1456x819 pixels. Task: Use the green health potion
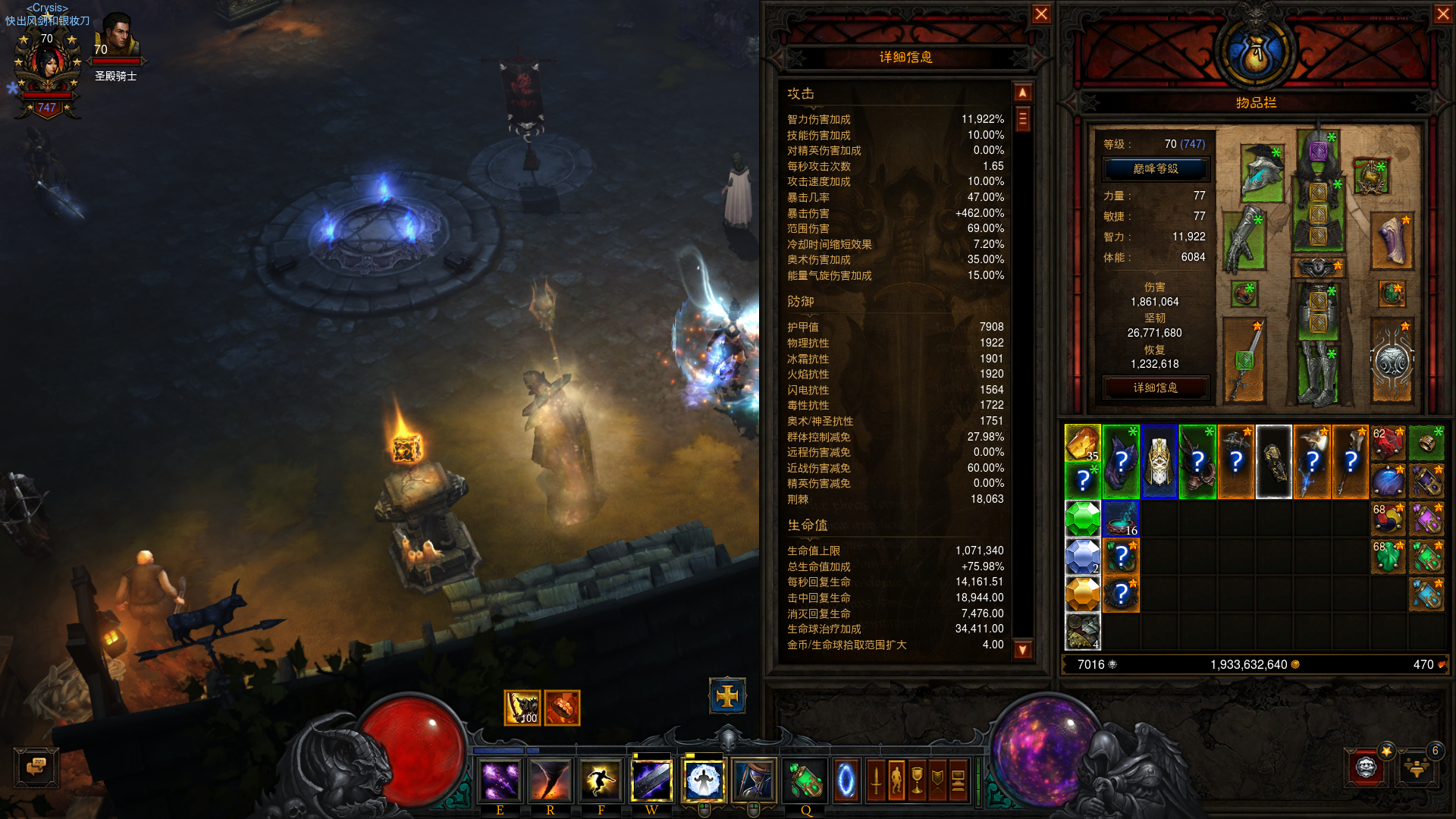pos(805,780)
